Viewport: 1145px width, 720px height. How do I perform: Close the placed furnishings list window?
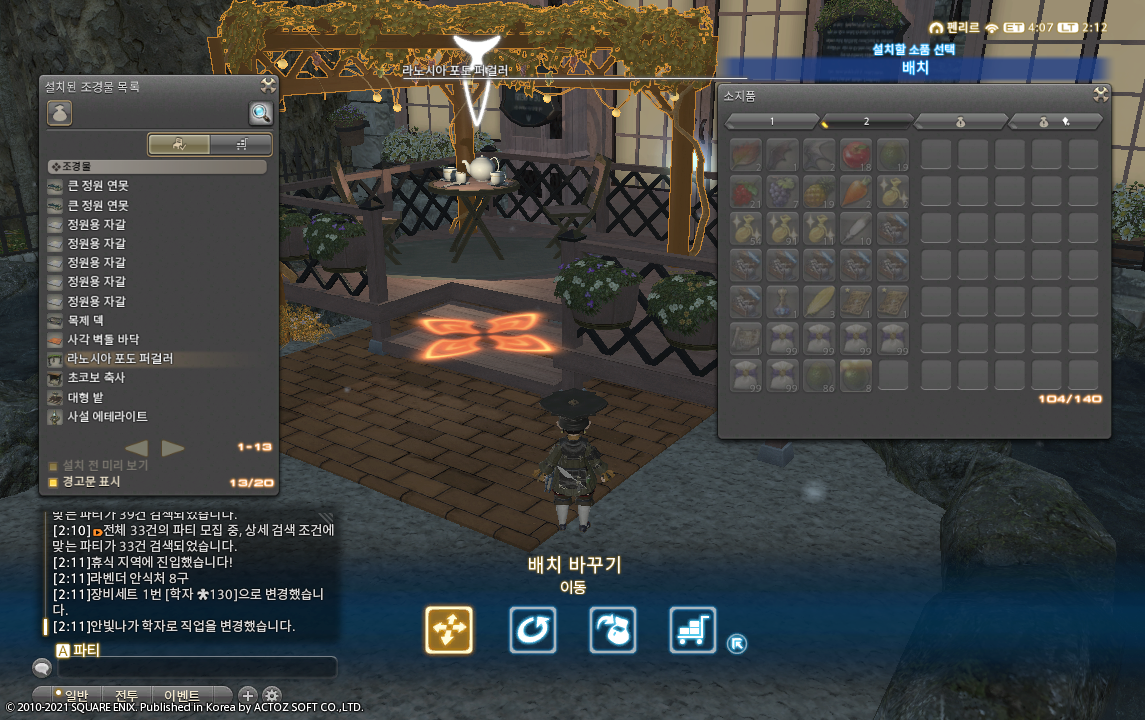[268, 86]
